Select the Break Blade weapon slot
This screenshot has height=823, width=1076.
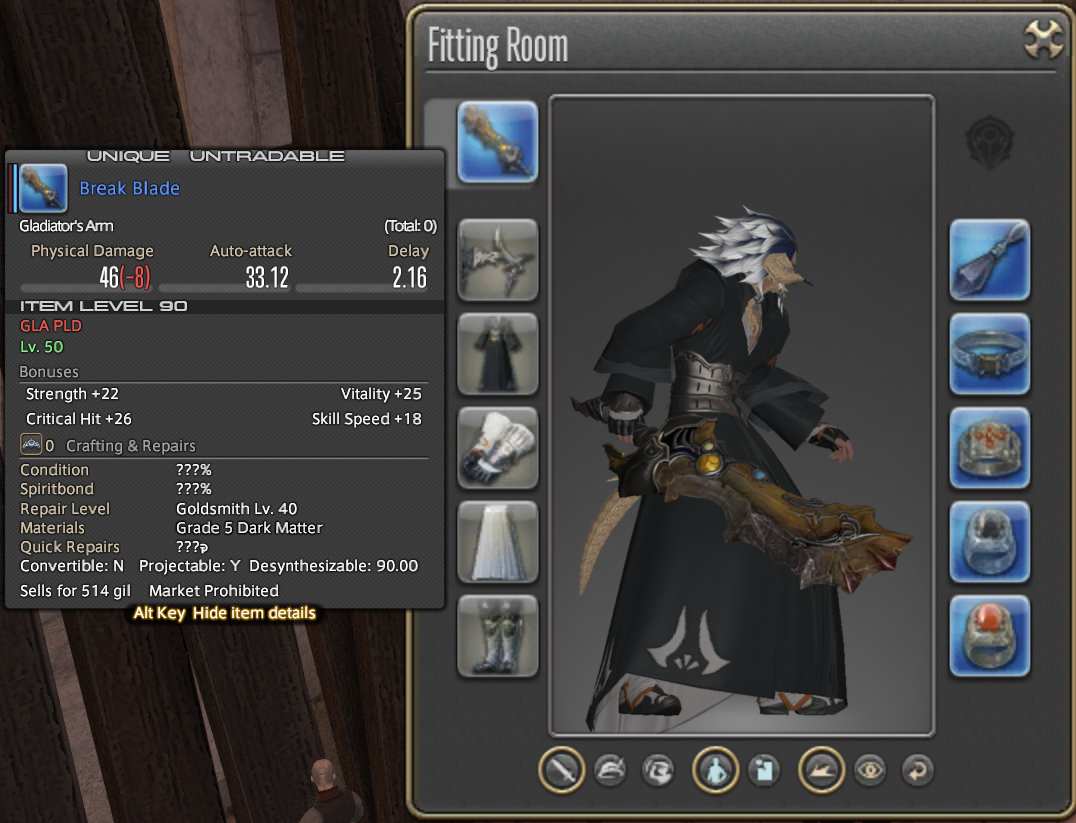pyautogui.click(x=497, y=141)
